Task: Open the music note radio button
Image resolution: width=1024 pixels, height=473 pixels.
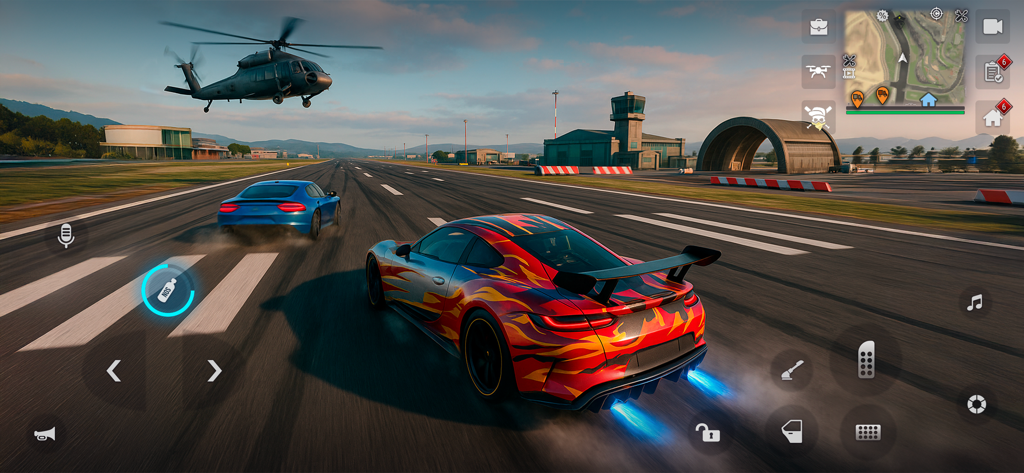Action: [974, 302]
